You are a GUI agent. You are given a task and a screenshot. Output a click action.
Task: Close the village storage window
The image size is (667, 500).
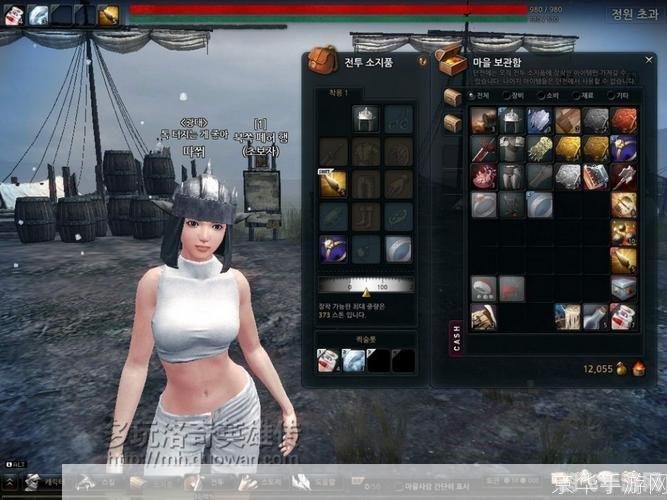pos(651,61)
